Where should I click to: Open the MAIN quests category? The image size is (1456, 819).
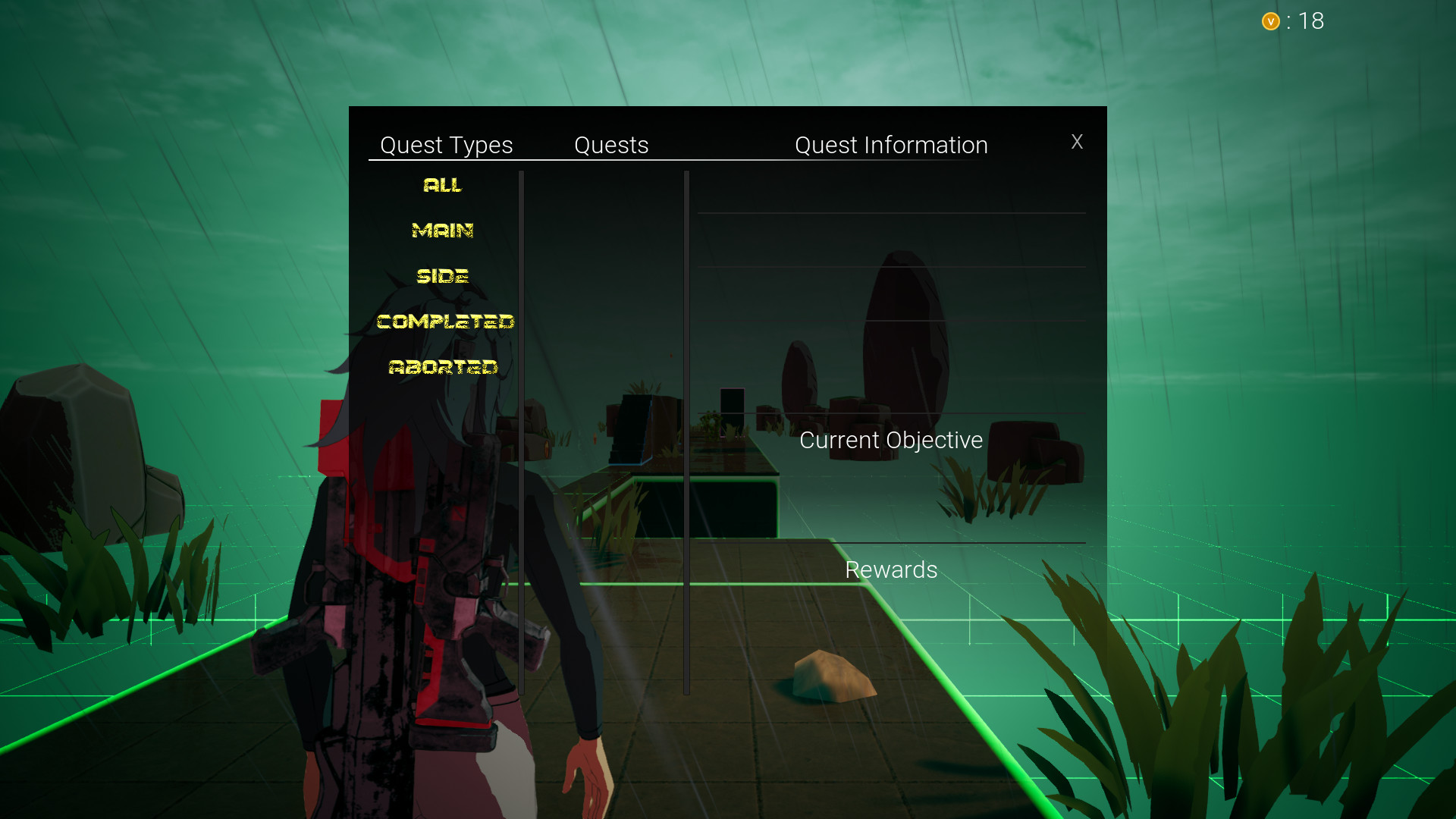tap(443, 230)
